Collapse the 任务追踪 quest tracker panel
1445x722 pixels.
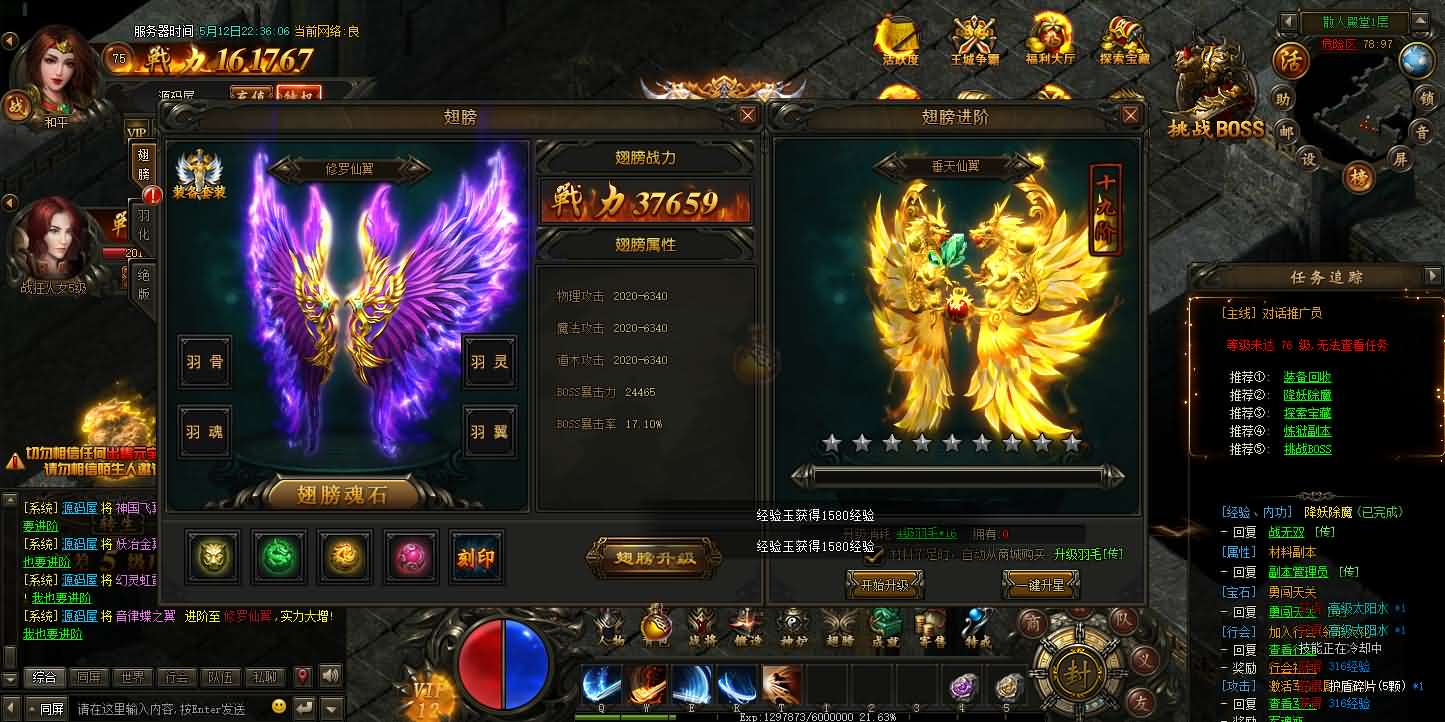(x=1432, y=277)
